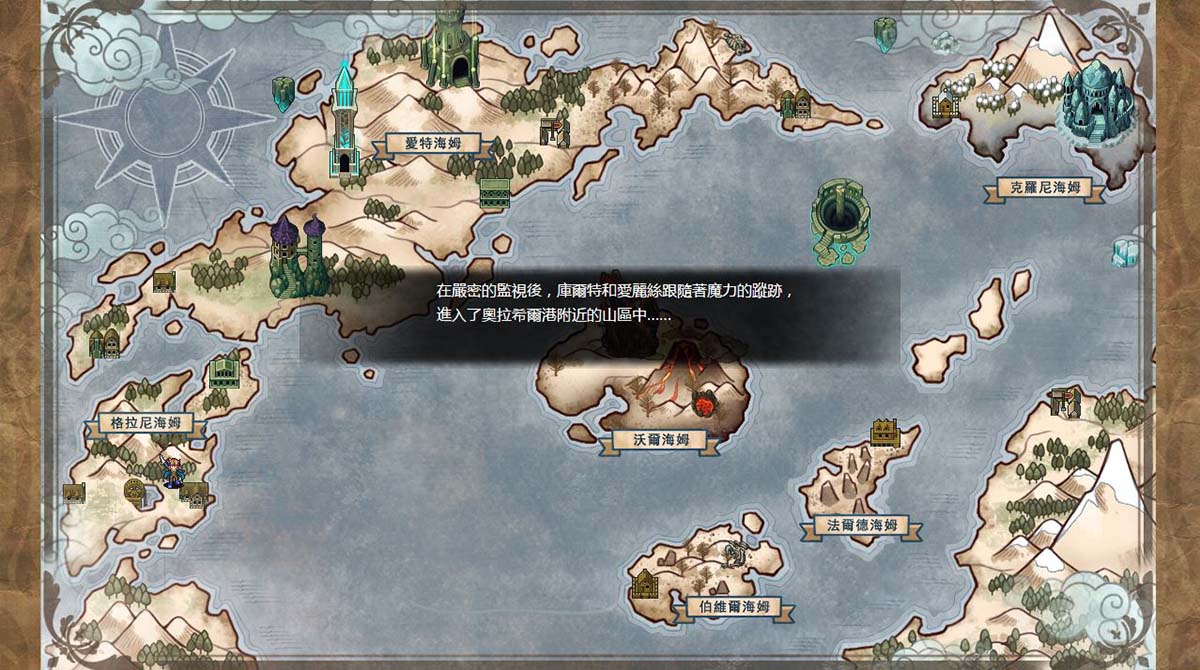The width and height of the screenshot is (1200, 670).
Task: Select the 愛特海姆 region banner
Action: (428, 143)
